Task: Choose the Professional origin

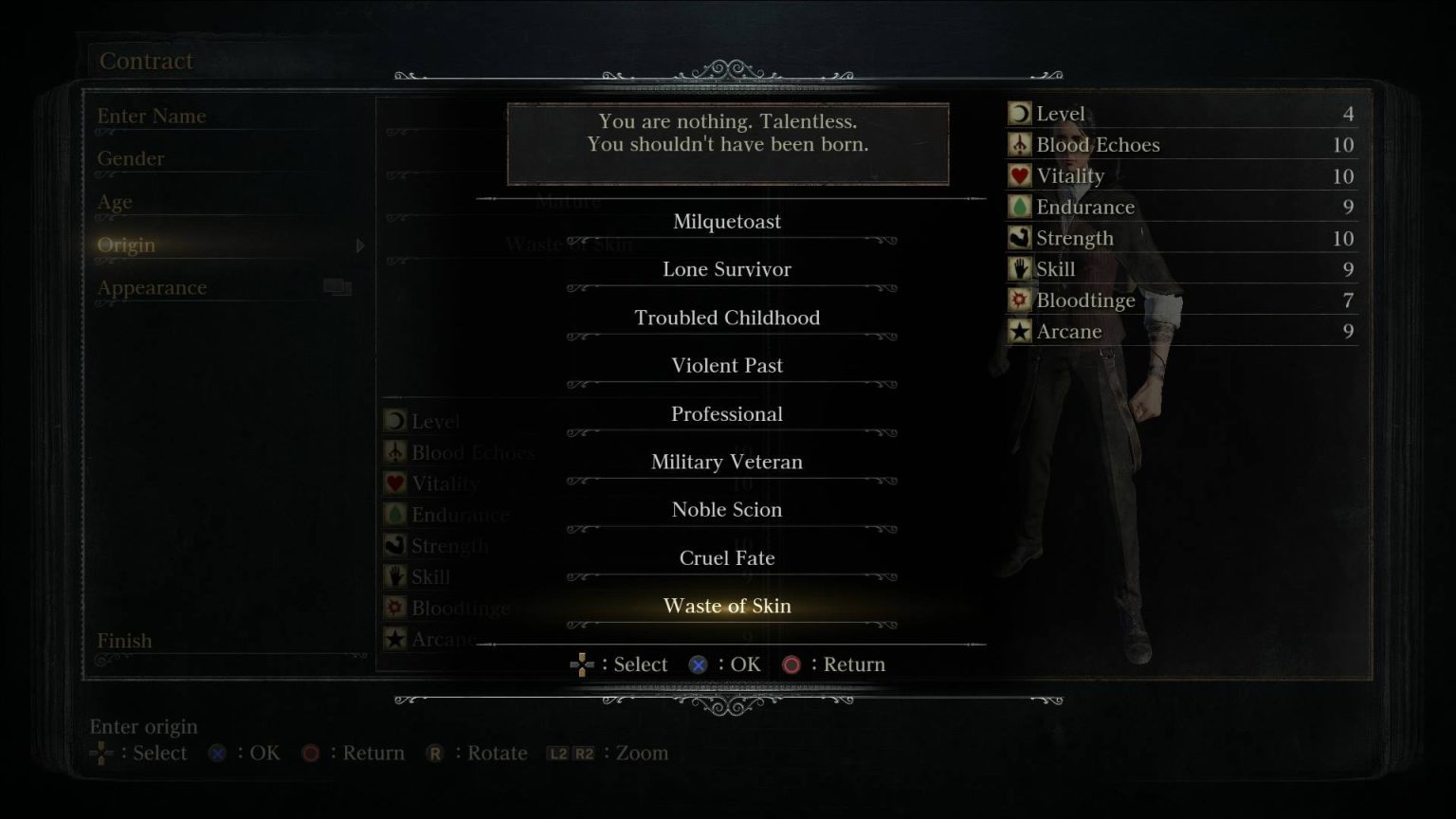Action: [727, 413]
